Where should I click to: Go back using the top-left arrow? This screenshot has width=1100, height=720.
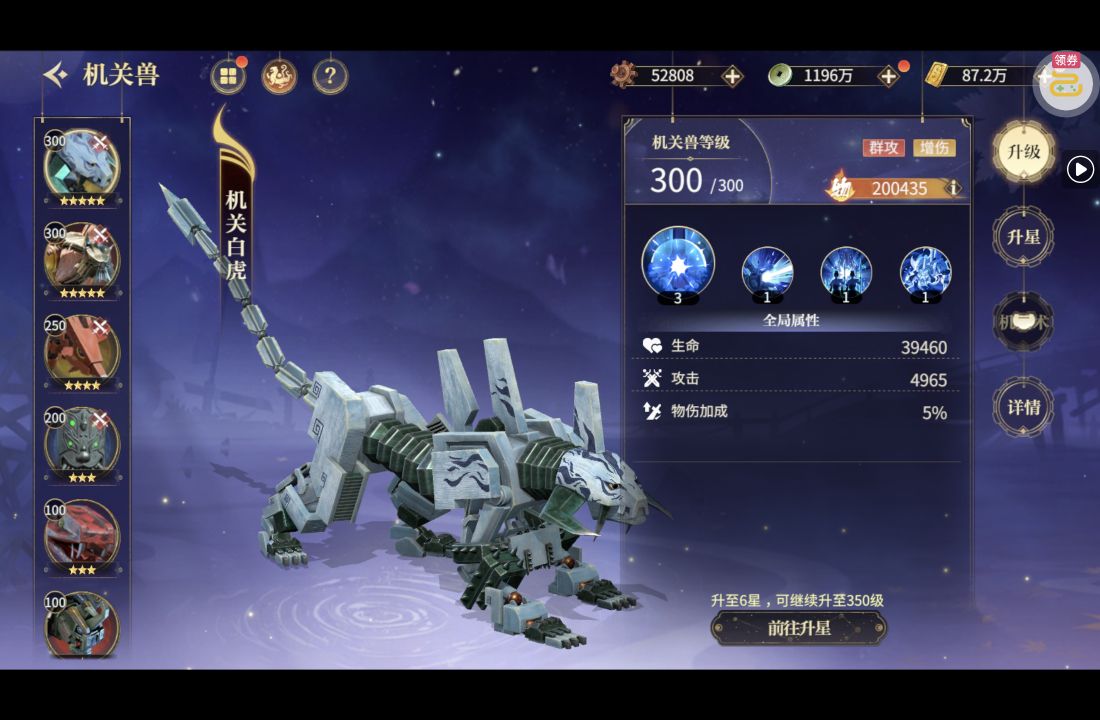tap(56, 75)
